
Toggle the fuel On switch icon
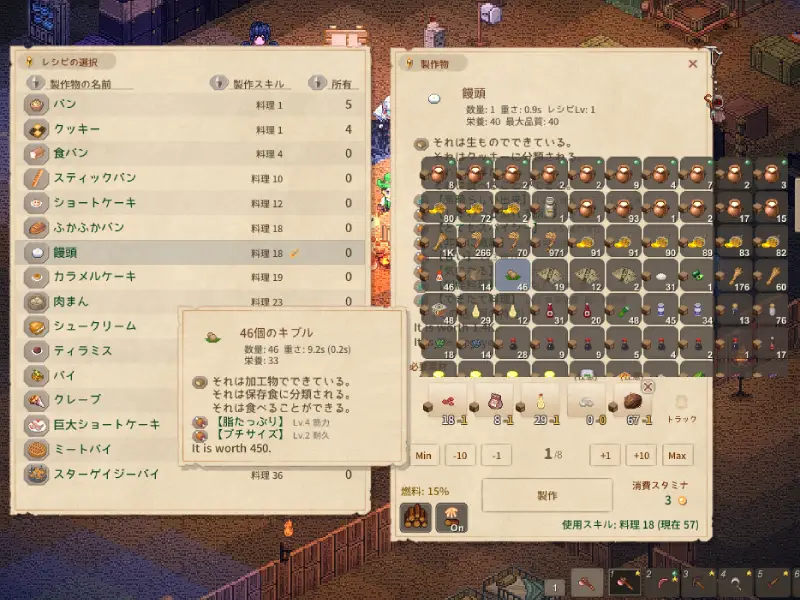pos(451,517)
